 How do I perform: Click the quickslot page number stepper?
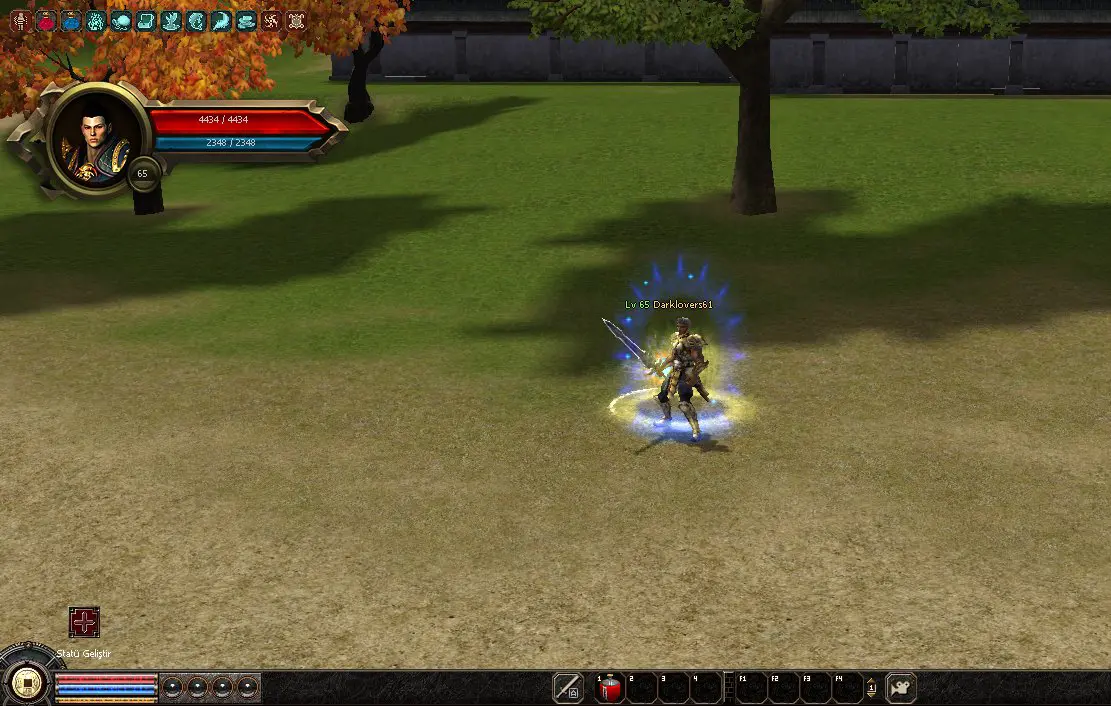pyautogui.click(x=871, y=688)
